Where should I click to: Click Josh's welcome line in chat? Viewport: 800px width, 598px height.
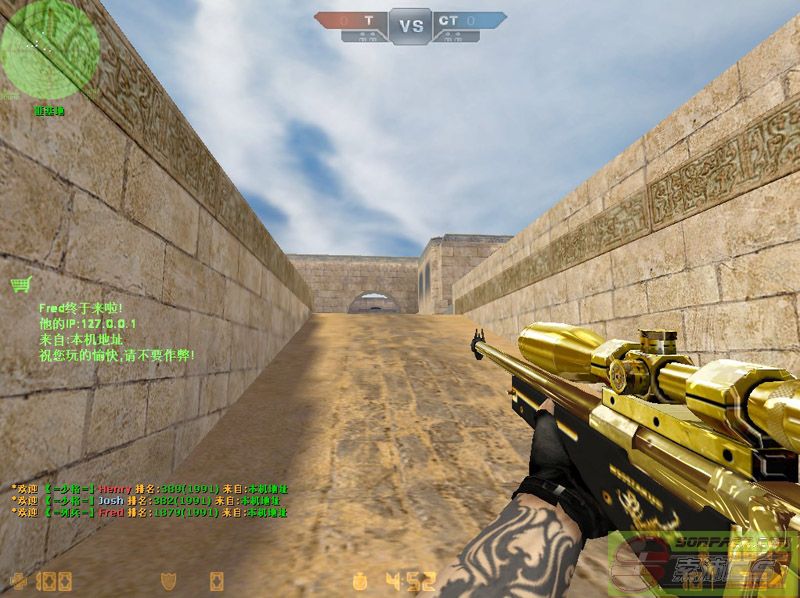150,500
